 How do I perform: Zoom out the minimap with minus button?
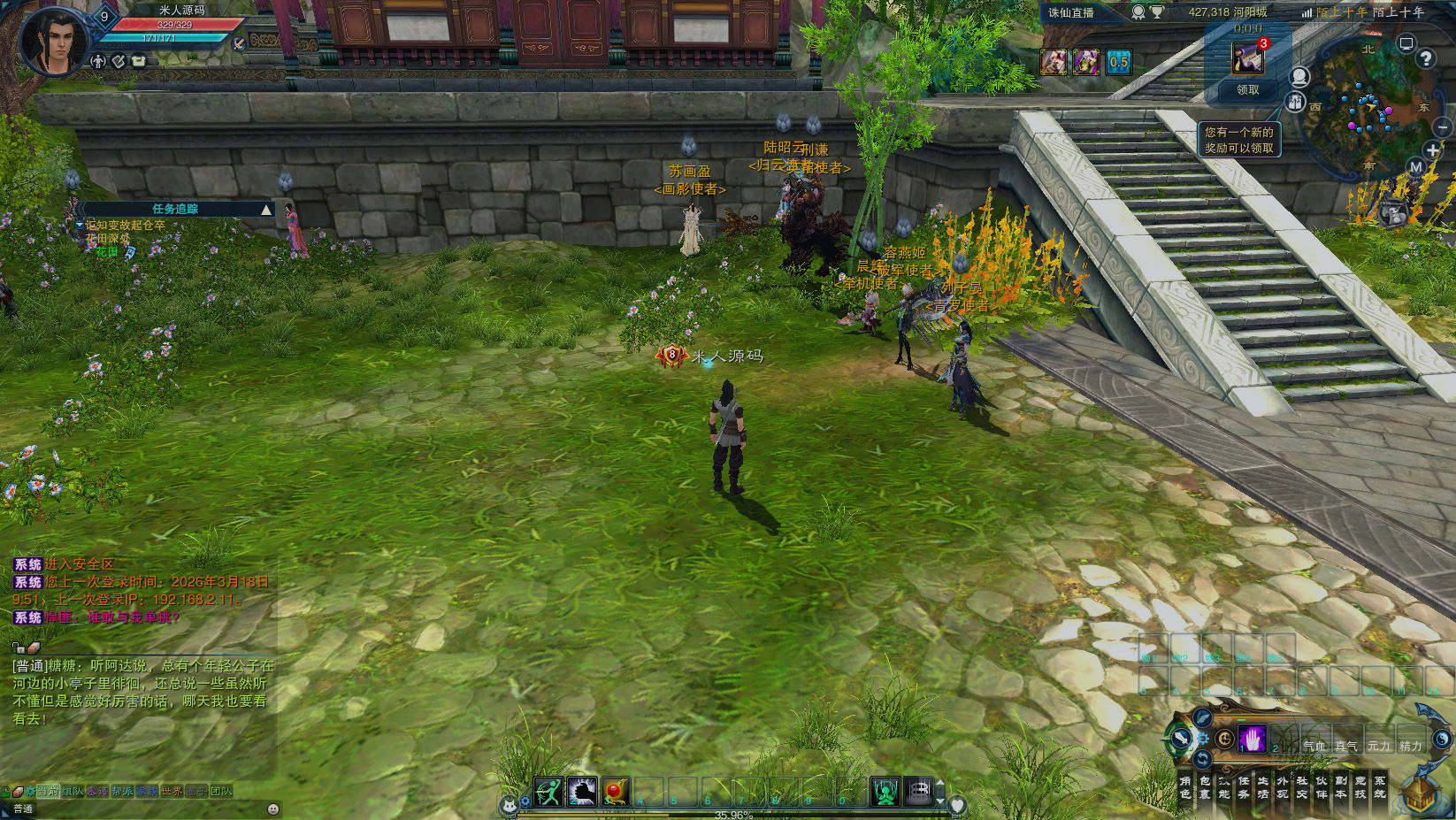[1443, 128]
